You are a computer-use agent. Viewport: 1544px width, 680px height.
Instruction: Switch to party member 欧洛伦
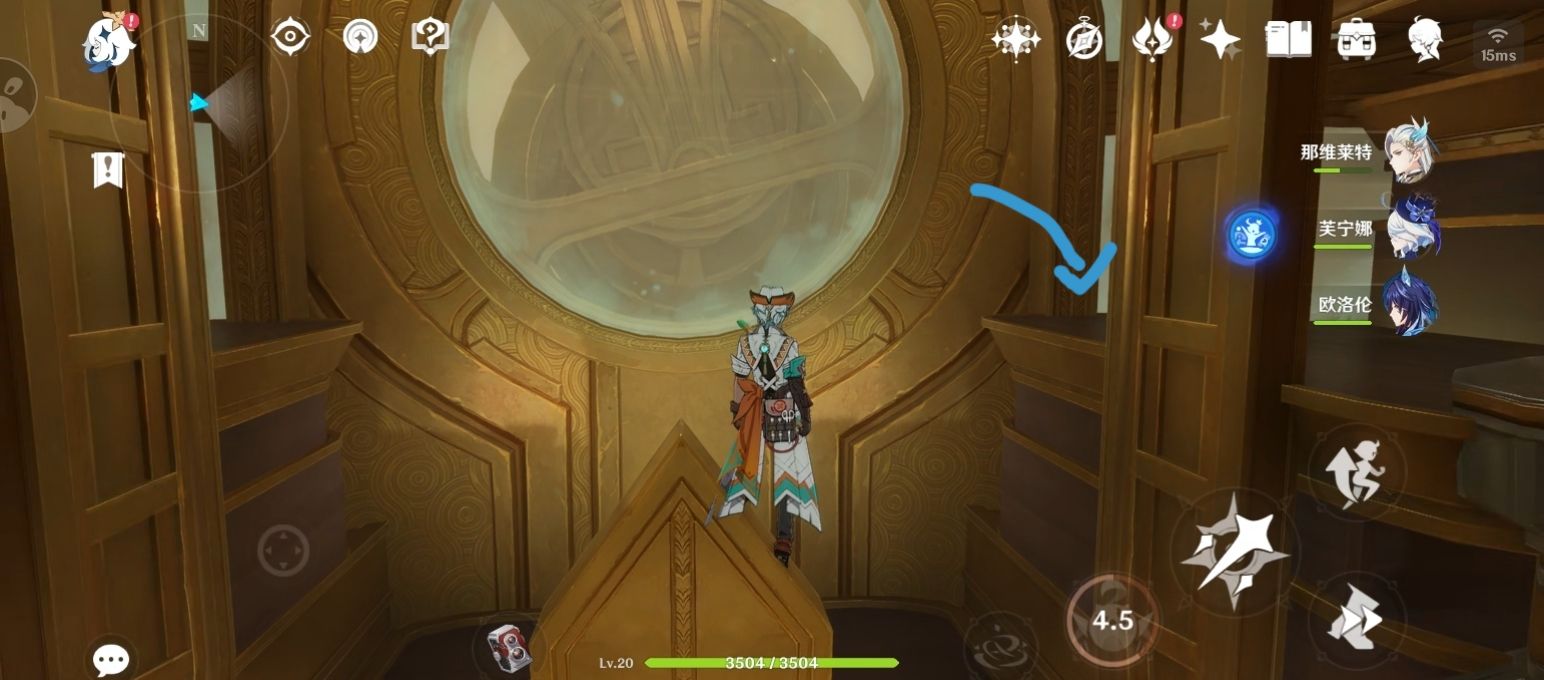[x=1410, y=303]
